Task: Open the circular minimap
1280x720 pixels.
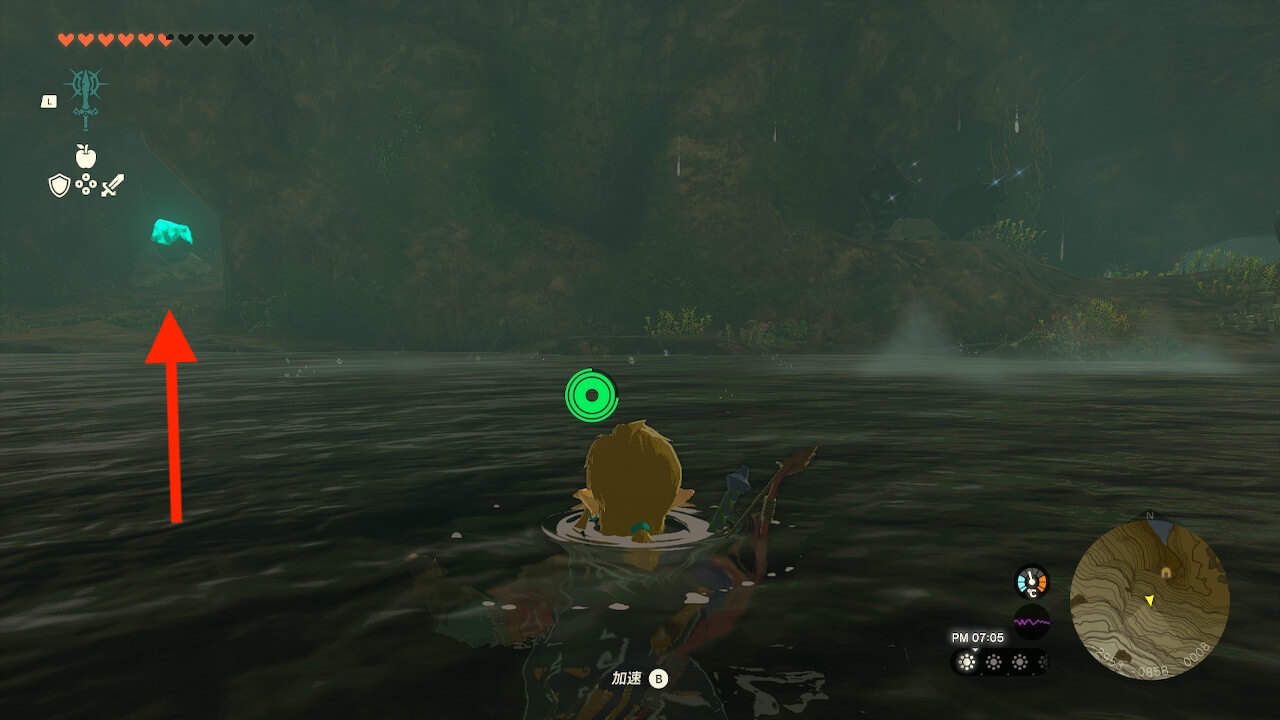Action: coord(1149,599)
